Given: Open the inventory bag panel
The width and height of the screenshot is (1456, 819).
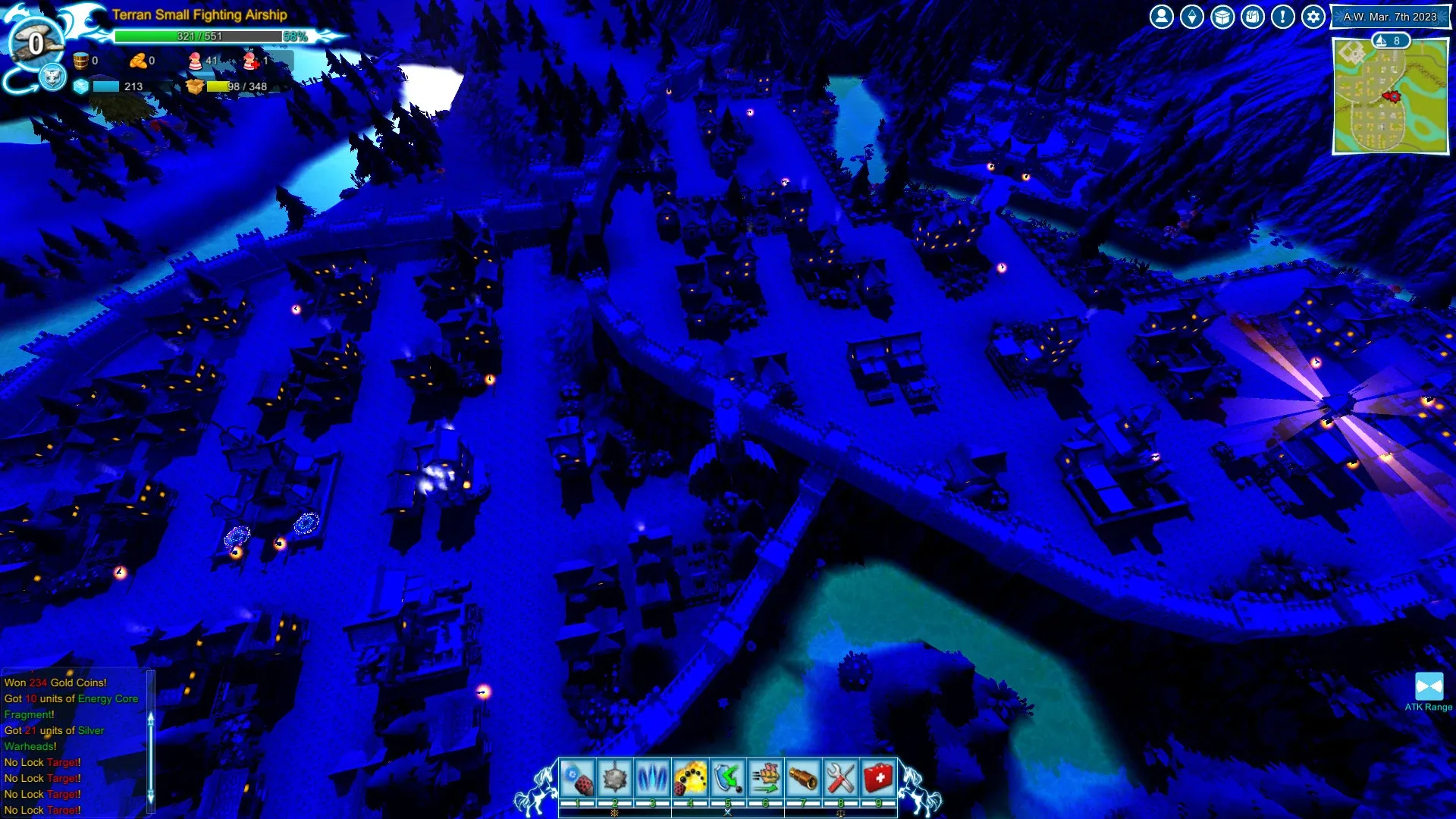Looking at the screenshot, I should point(1252,16).
